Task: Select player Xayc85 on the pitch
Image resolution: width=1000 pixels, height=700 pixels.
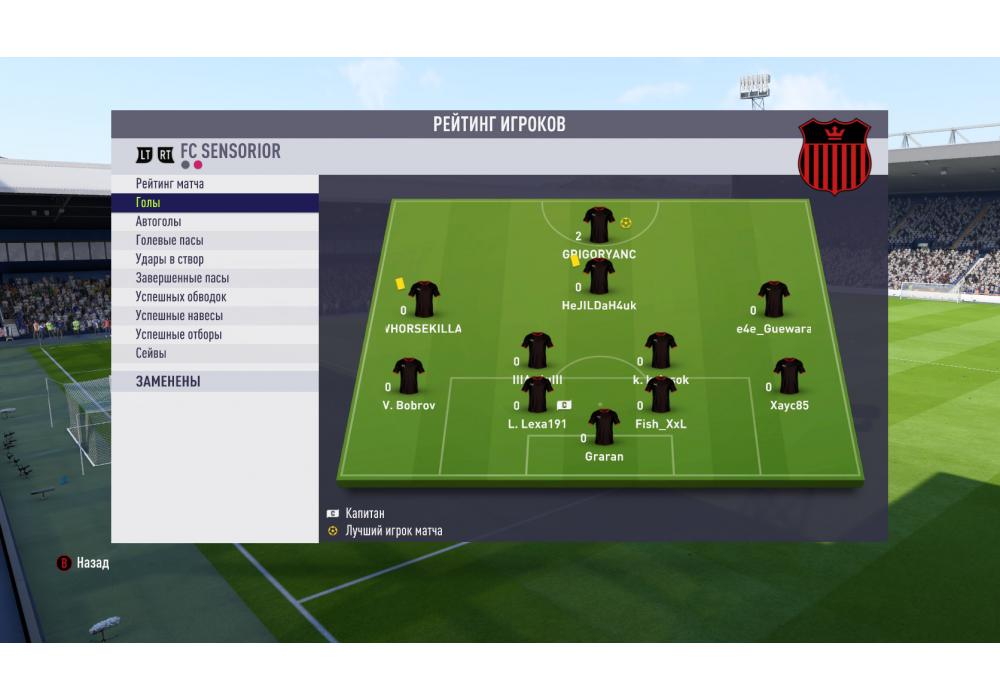Action: [789, 377]
